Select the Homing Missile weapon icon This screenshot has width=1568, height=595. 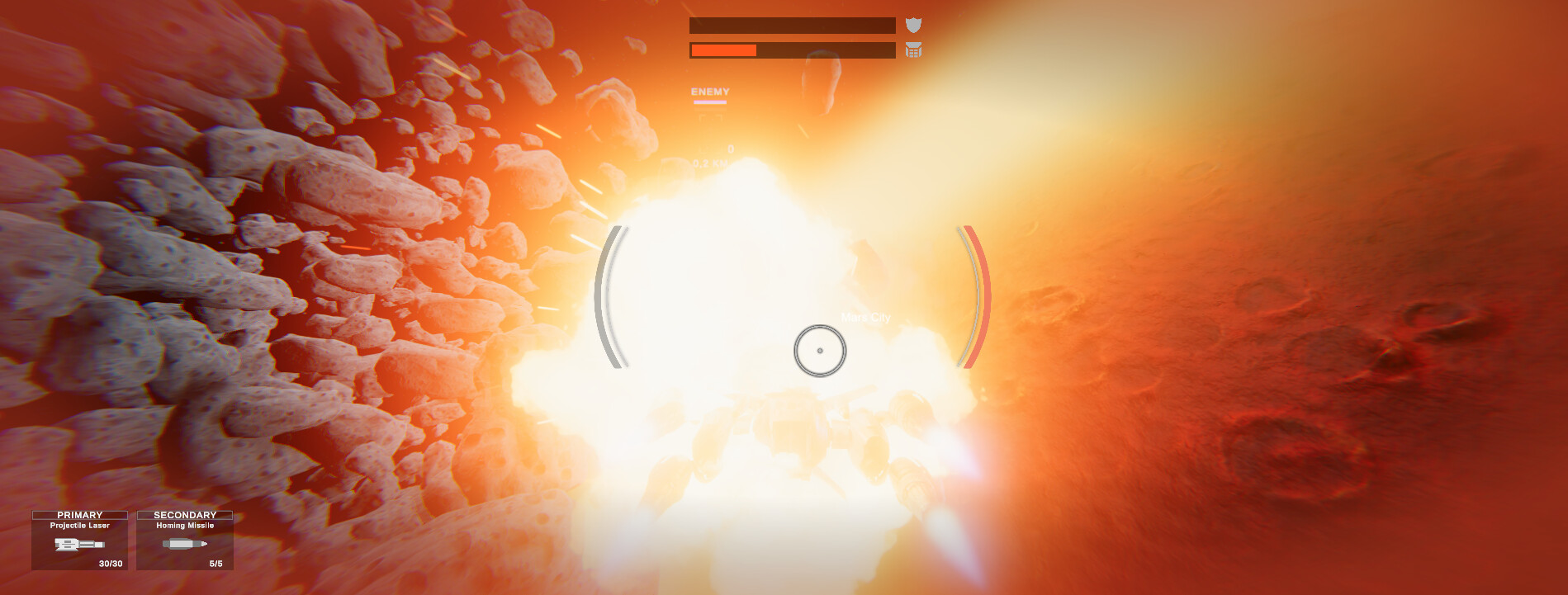(184, 544)
